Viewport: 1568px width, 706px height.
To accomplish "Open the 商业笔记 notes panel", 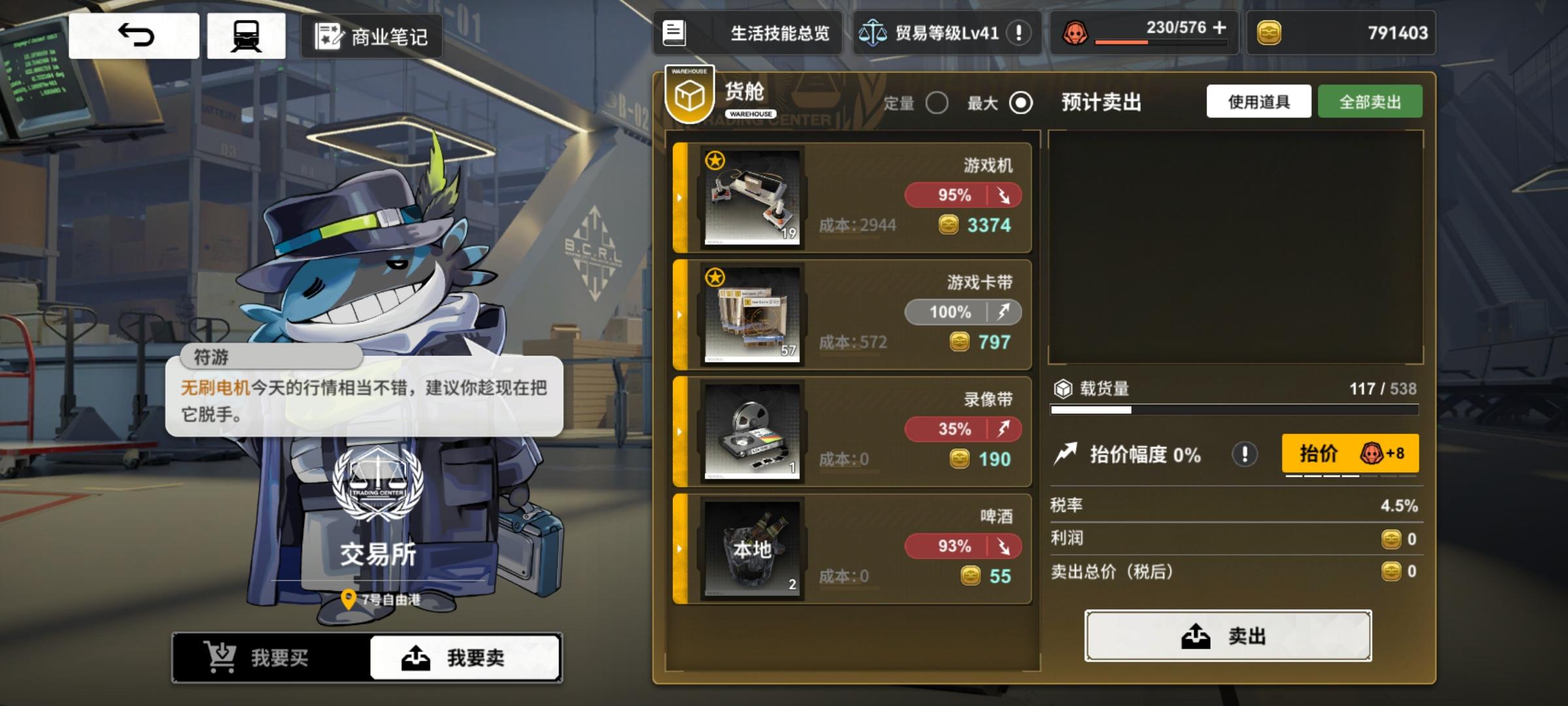I will point(370,36).
